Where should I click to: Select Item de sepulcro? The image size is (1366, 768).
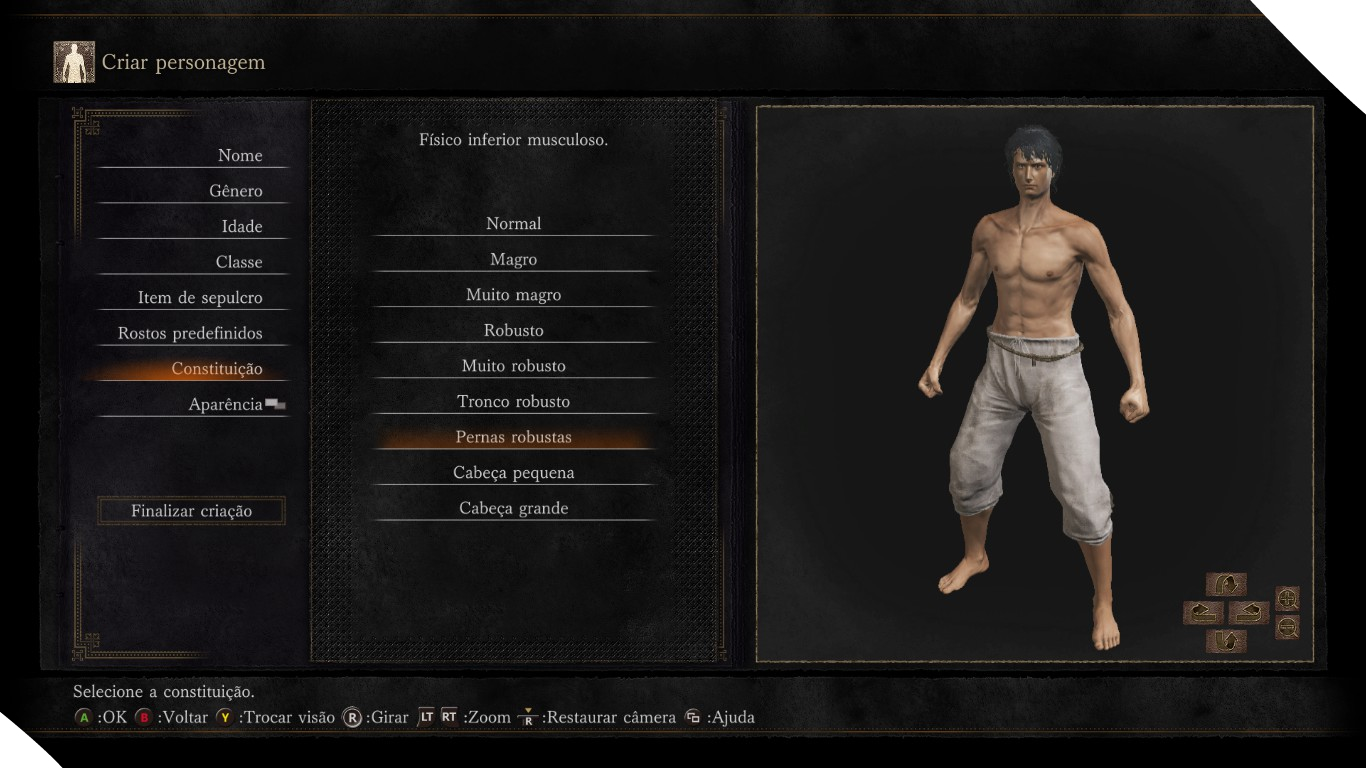click(x=200, y=298)
